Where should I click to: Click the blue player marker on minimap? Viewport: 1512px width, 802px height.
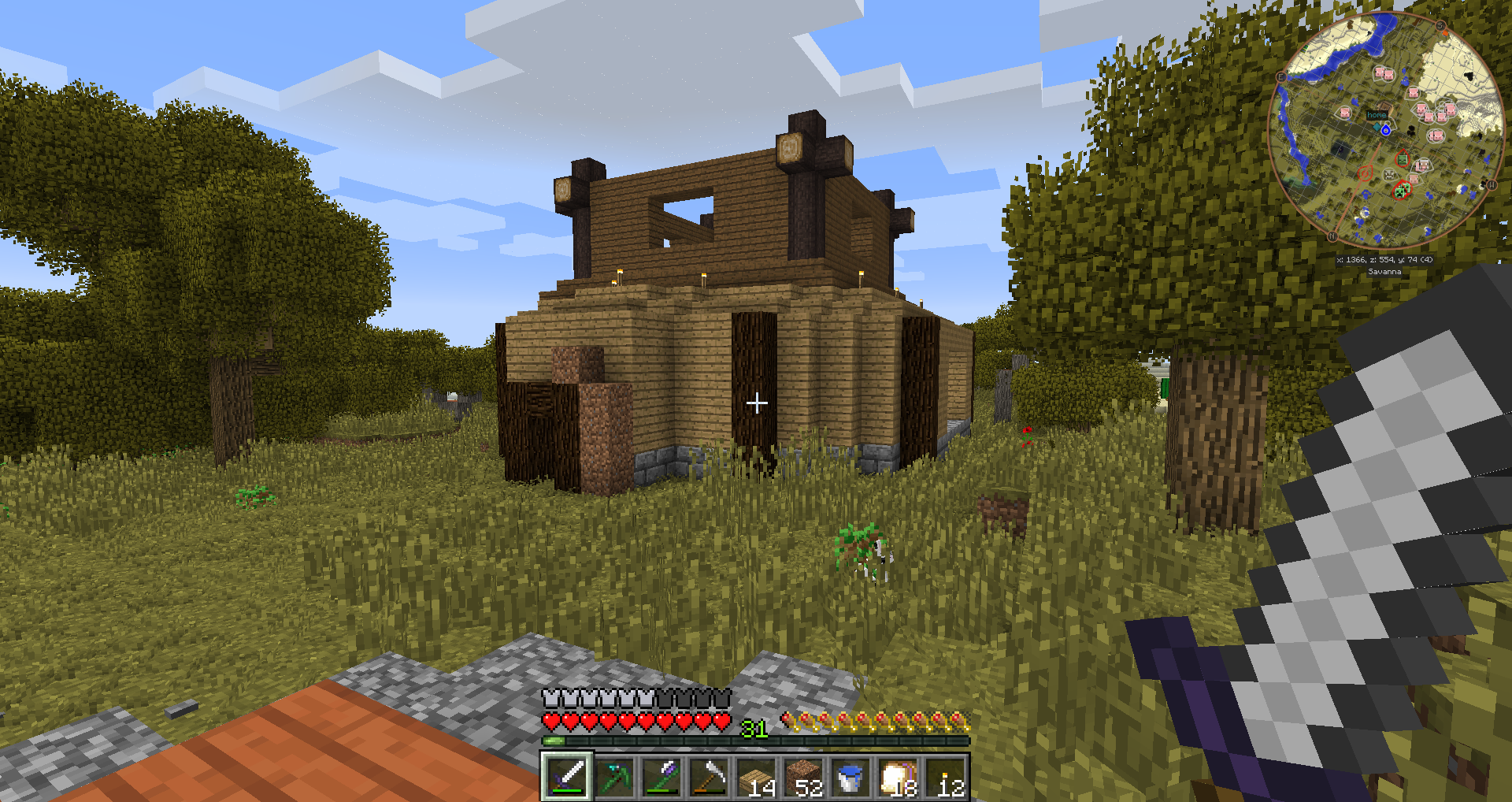point(1385,130)
